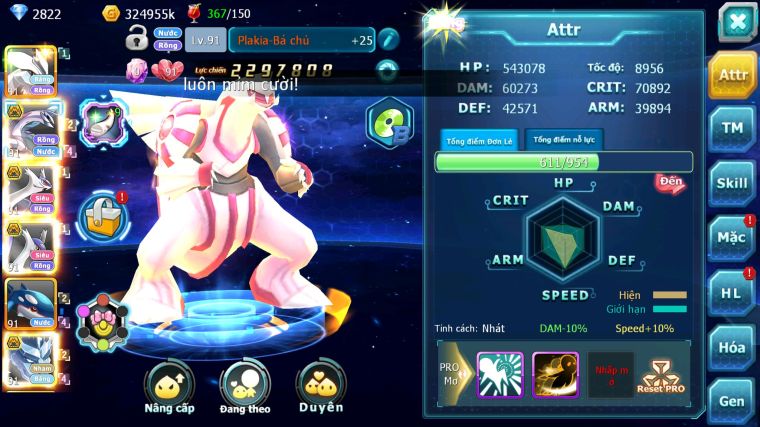Select the top white dragon in team list
Viewport: 760px width, 427px height.
click(28, 70)
